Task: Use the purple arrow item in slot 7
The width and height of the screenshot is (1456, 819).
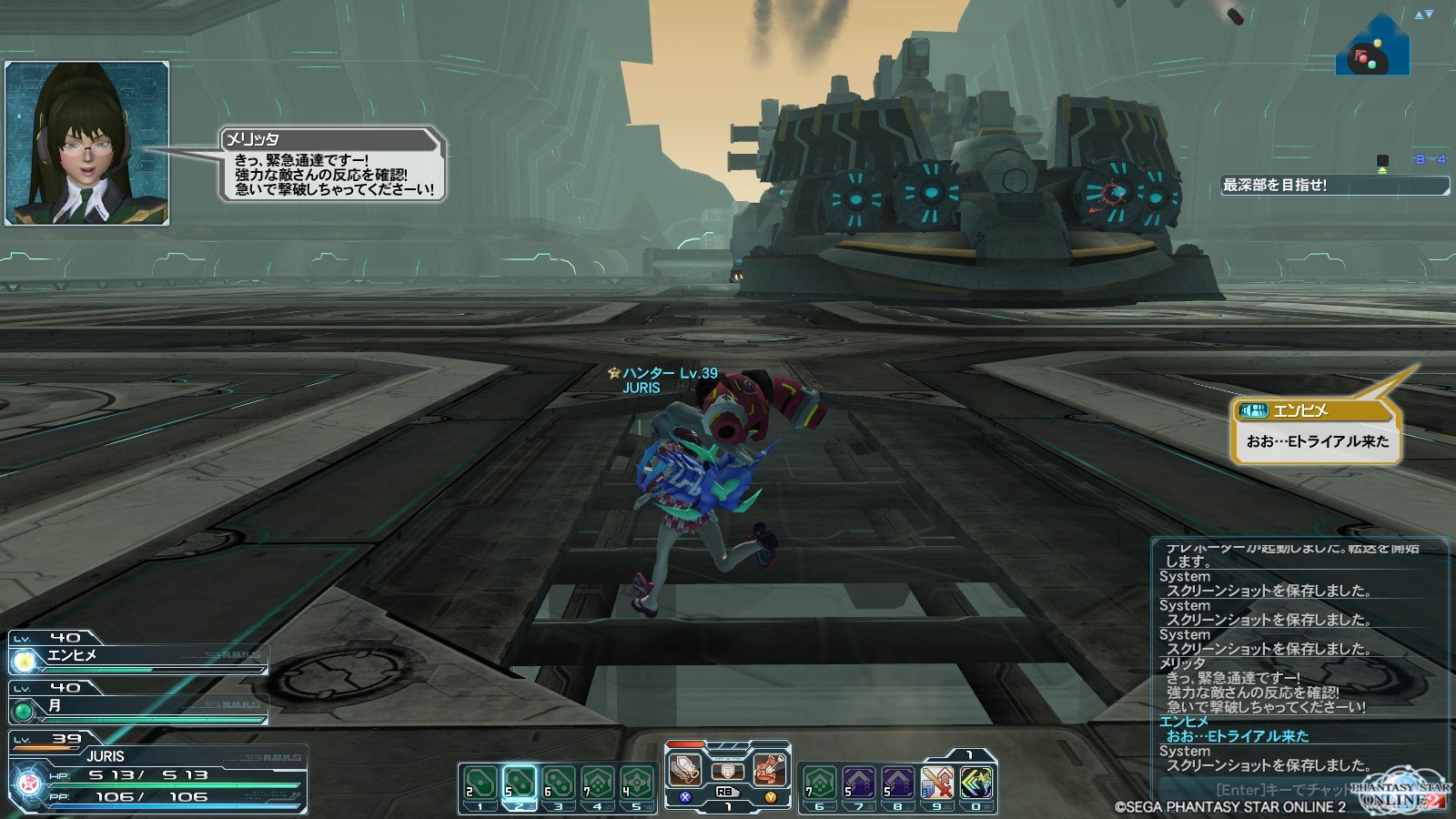Action: point(858,783)
